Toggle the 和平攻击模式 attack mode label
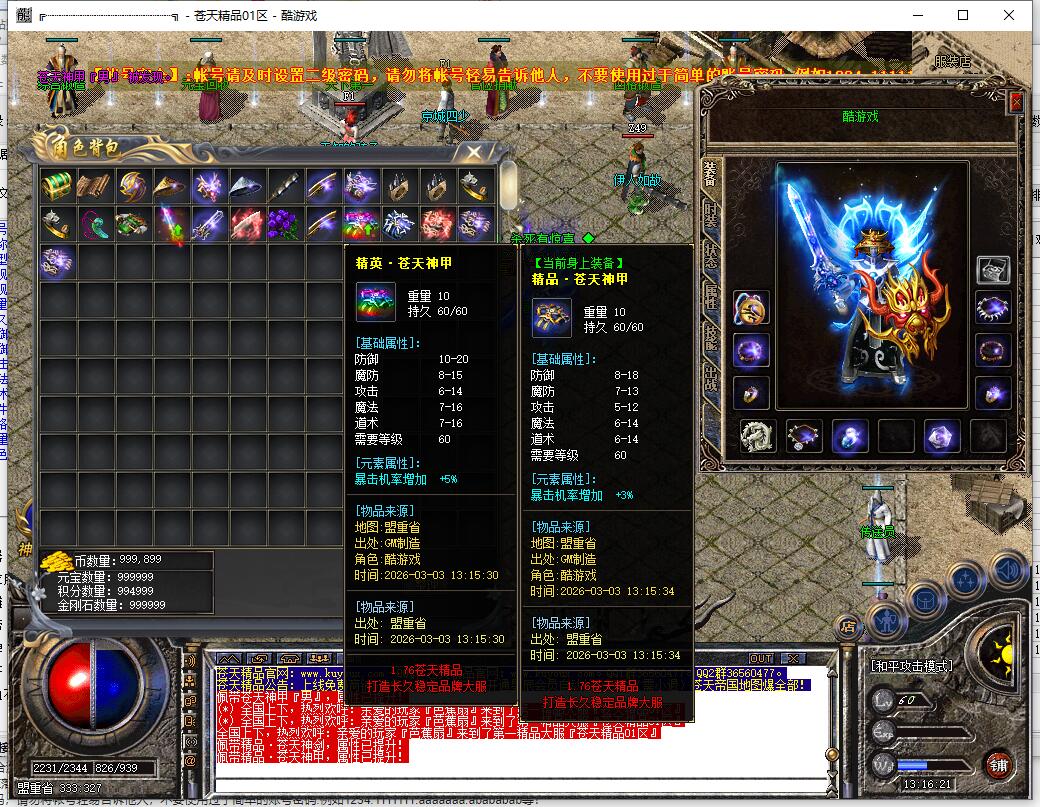The height and width of the screenshot is (807, 1040). [911, 666]
